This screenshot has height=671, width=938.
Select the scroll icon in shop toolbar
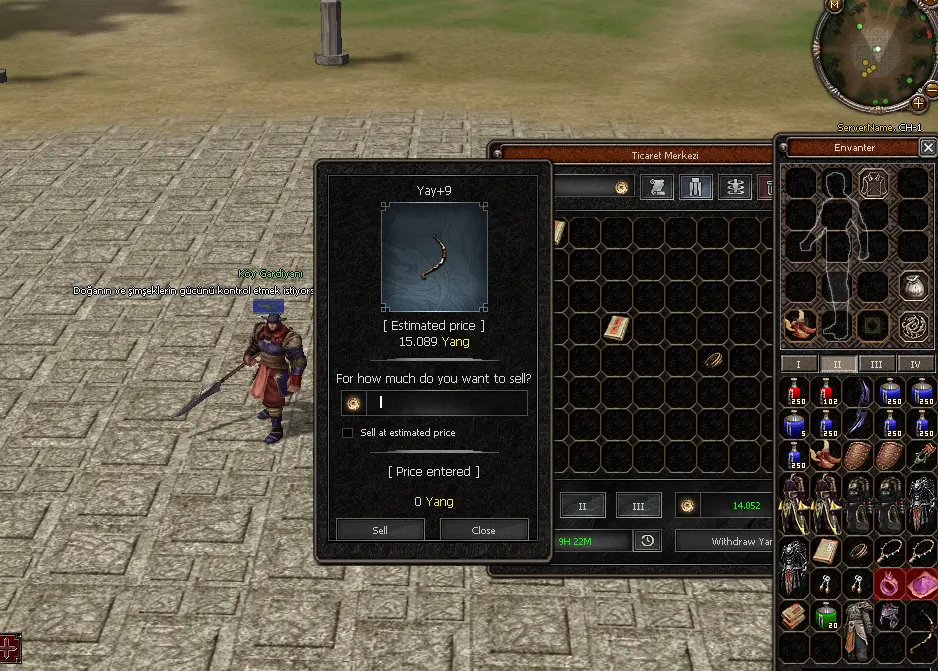(657, 187)
